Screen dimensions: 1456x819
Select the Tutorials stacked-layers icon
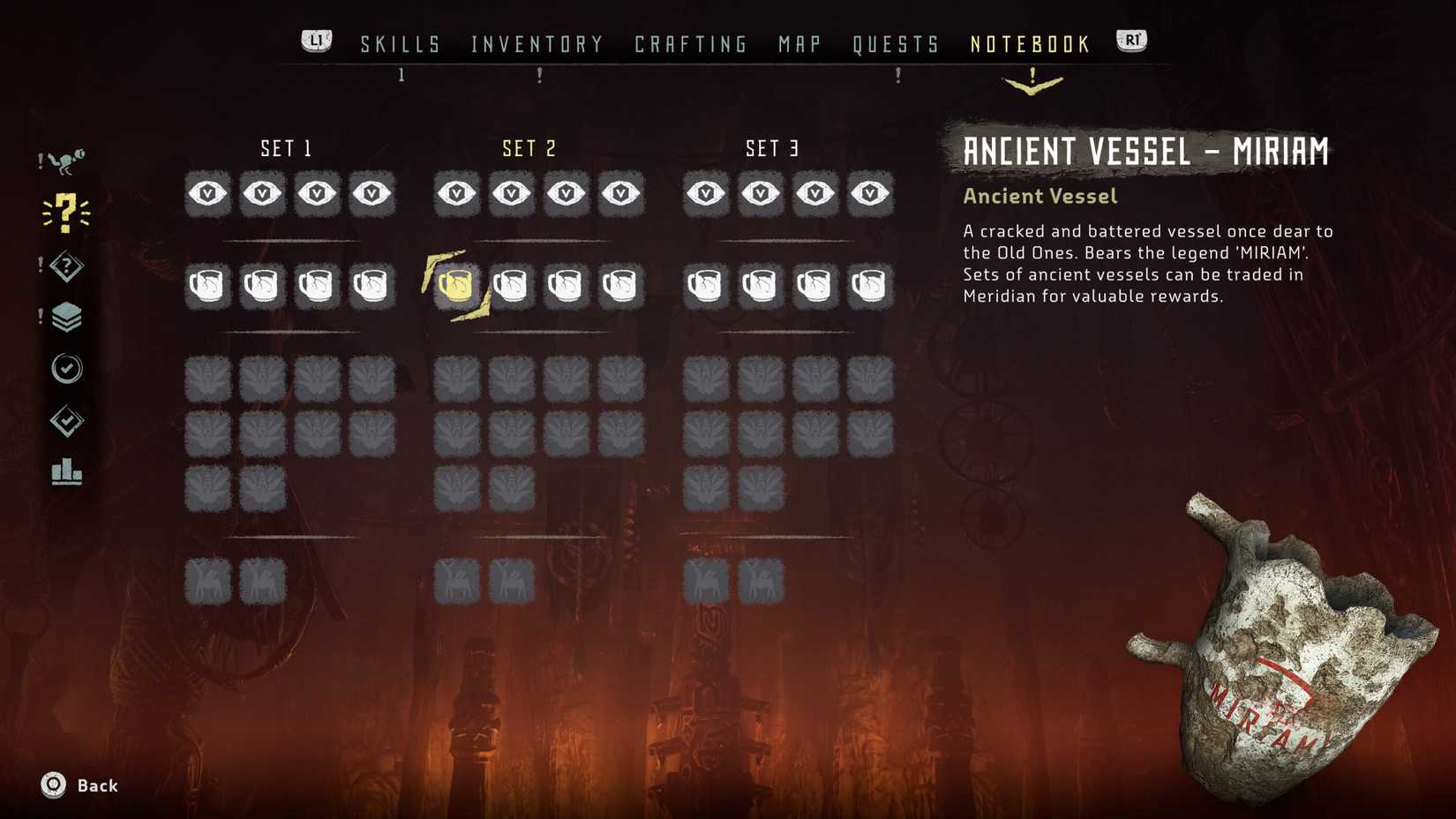pos(69,317)
